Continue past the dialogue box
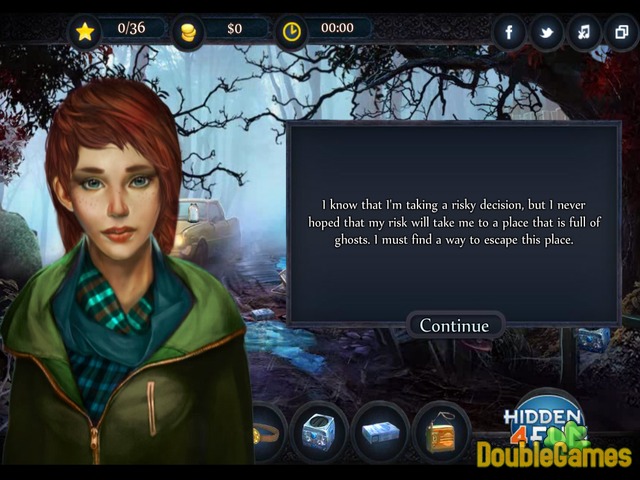The image size is (640, 480). 454,325
